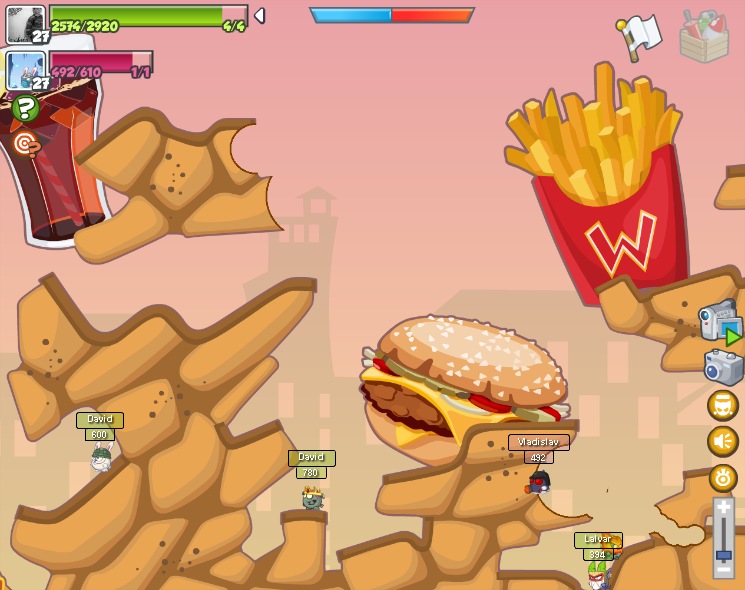Click the orange target question icon
Image resolution: width=745 pixels, height=590 pixels.
pos(26,145)
